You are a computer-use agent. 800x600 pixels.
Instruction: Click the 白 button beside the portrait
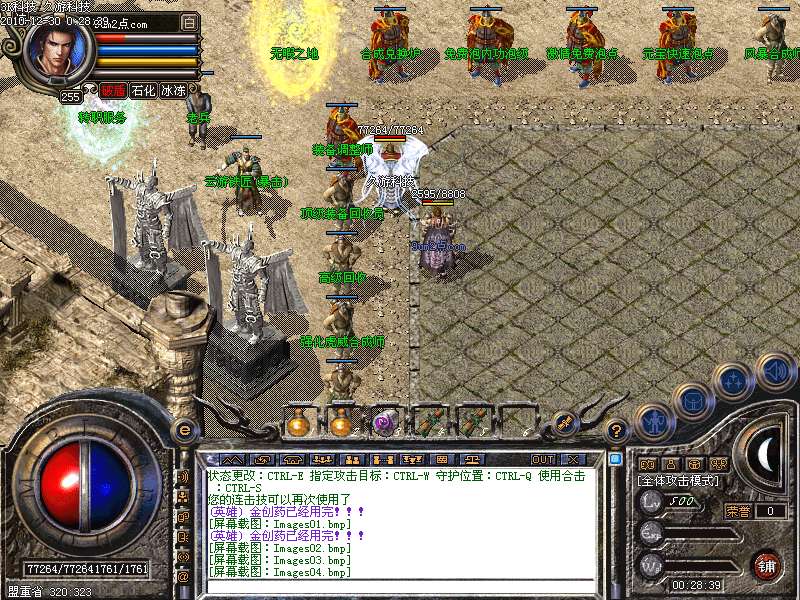point(190,21)
